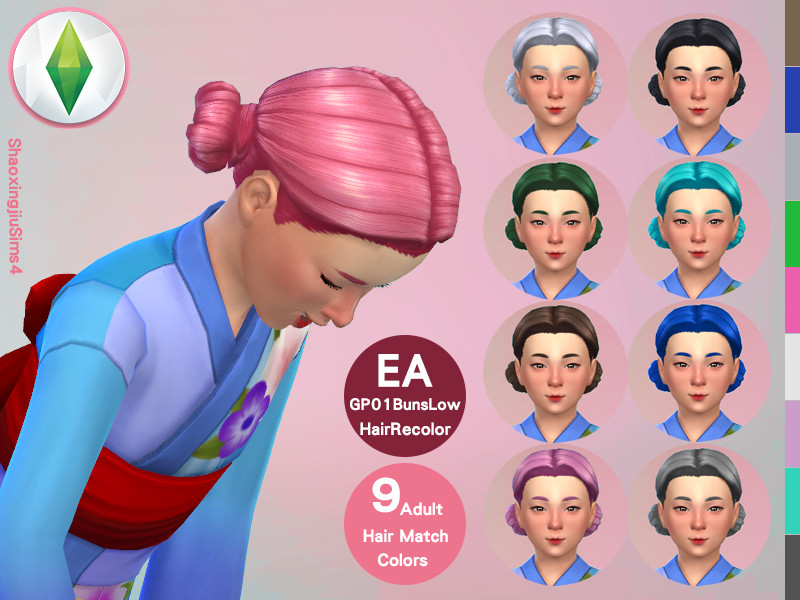Click the green plumbob logo icon
Screen dimensions: 800x600
[x=69, y=68]
